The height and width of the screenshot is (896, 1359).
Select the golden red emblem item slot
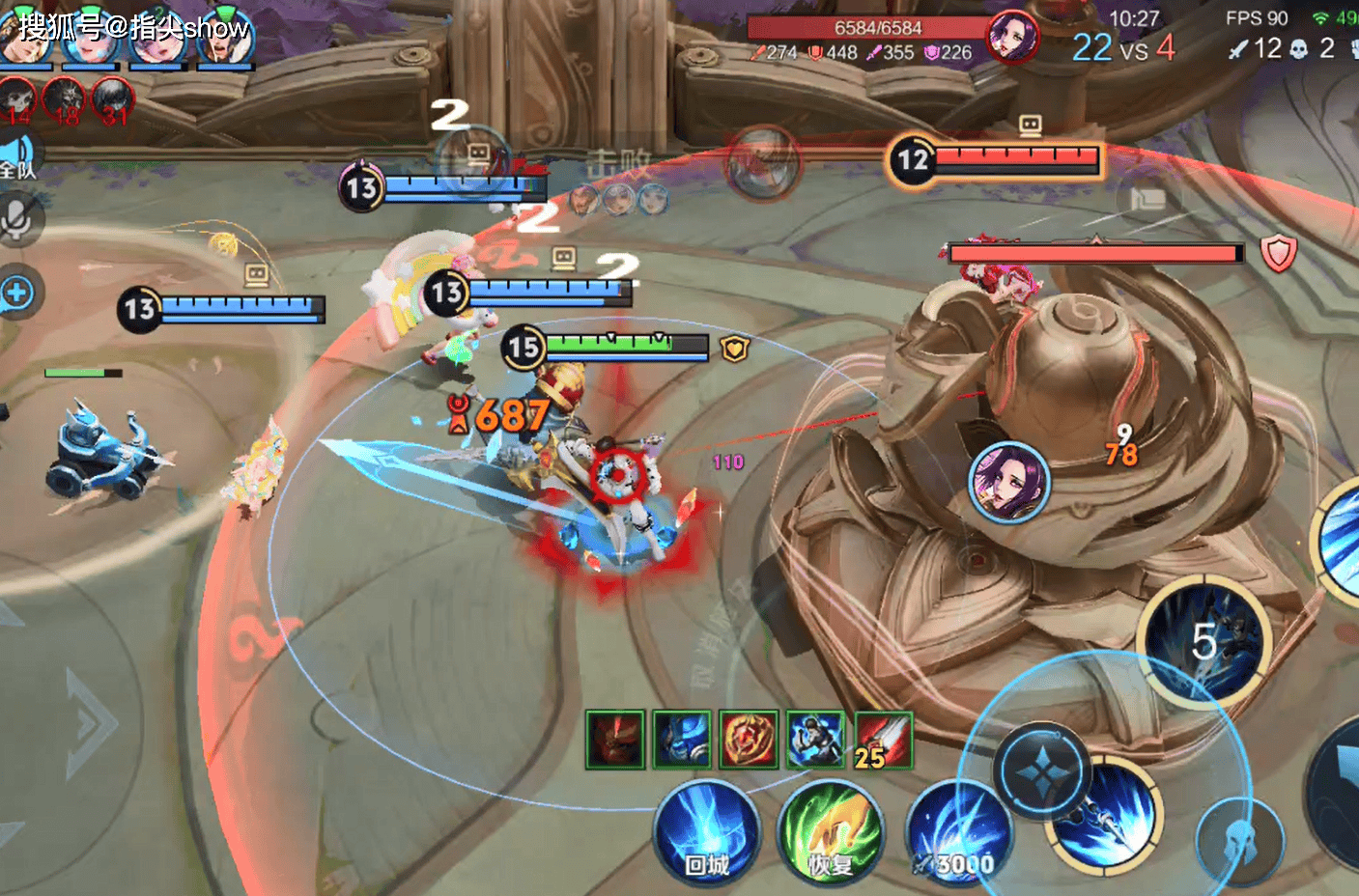(749, 741)
